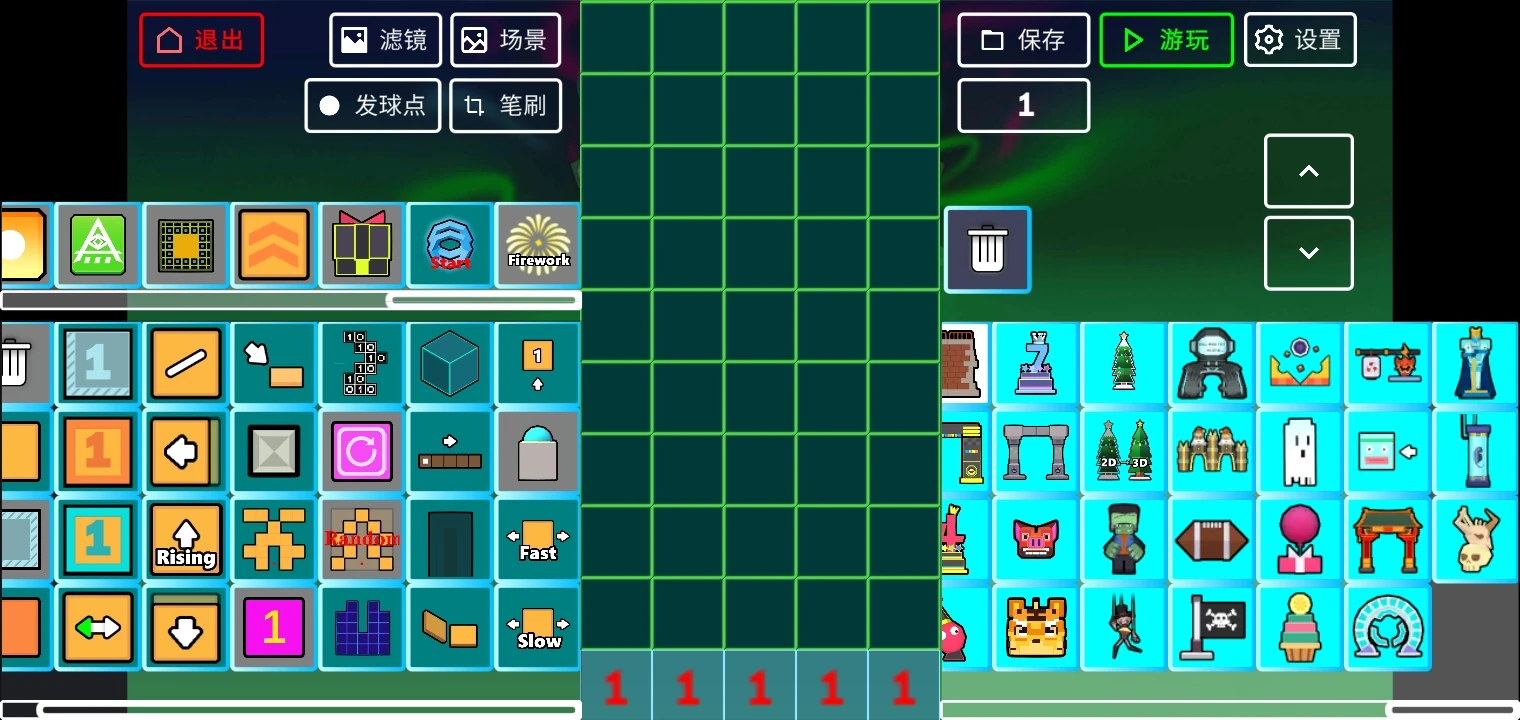The height and width of the screenshot is (720, 1520).
Task: Select the Christmas tree decoration
Action: coord(1124,363)
